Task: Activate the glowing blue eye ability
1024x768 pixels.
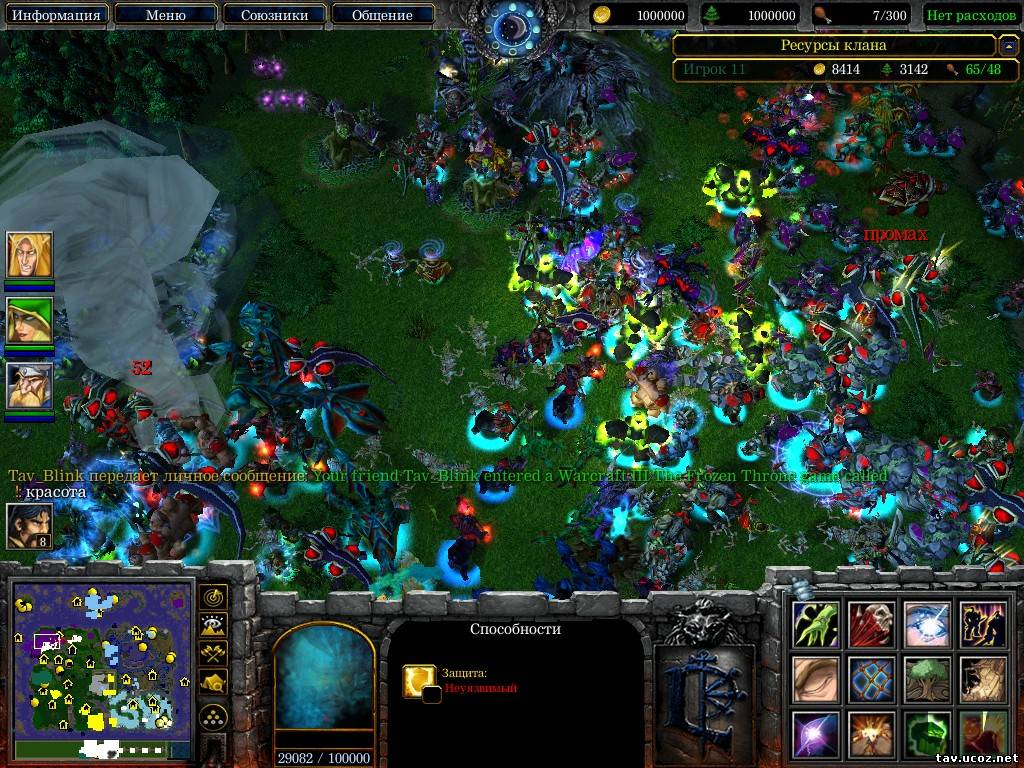Action: pos(926,624)
